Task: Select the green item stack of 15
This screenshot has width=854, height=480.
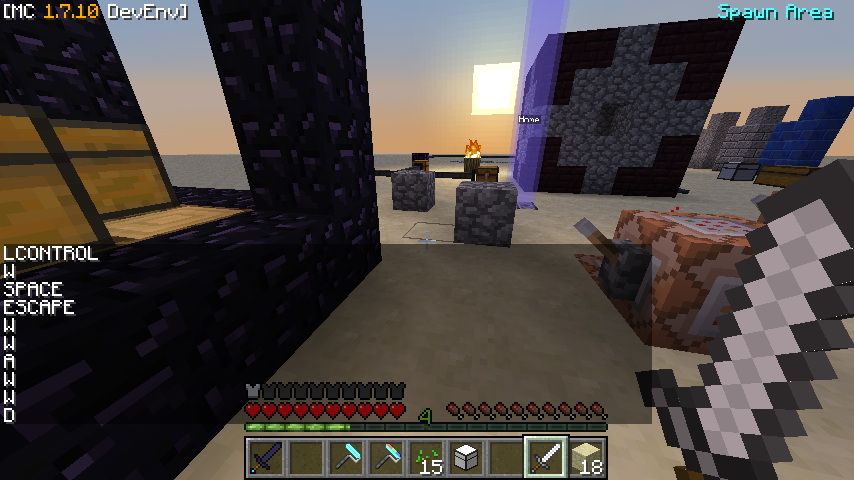Action: 426,458
